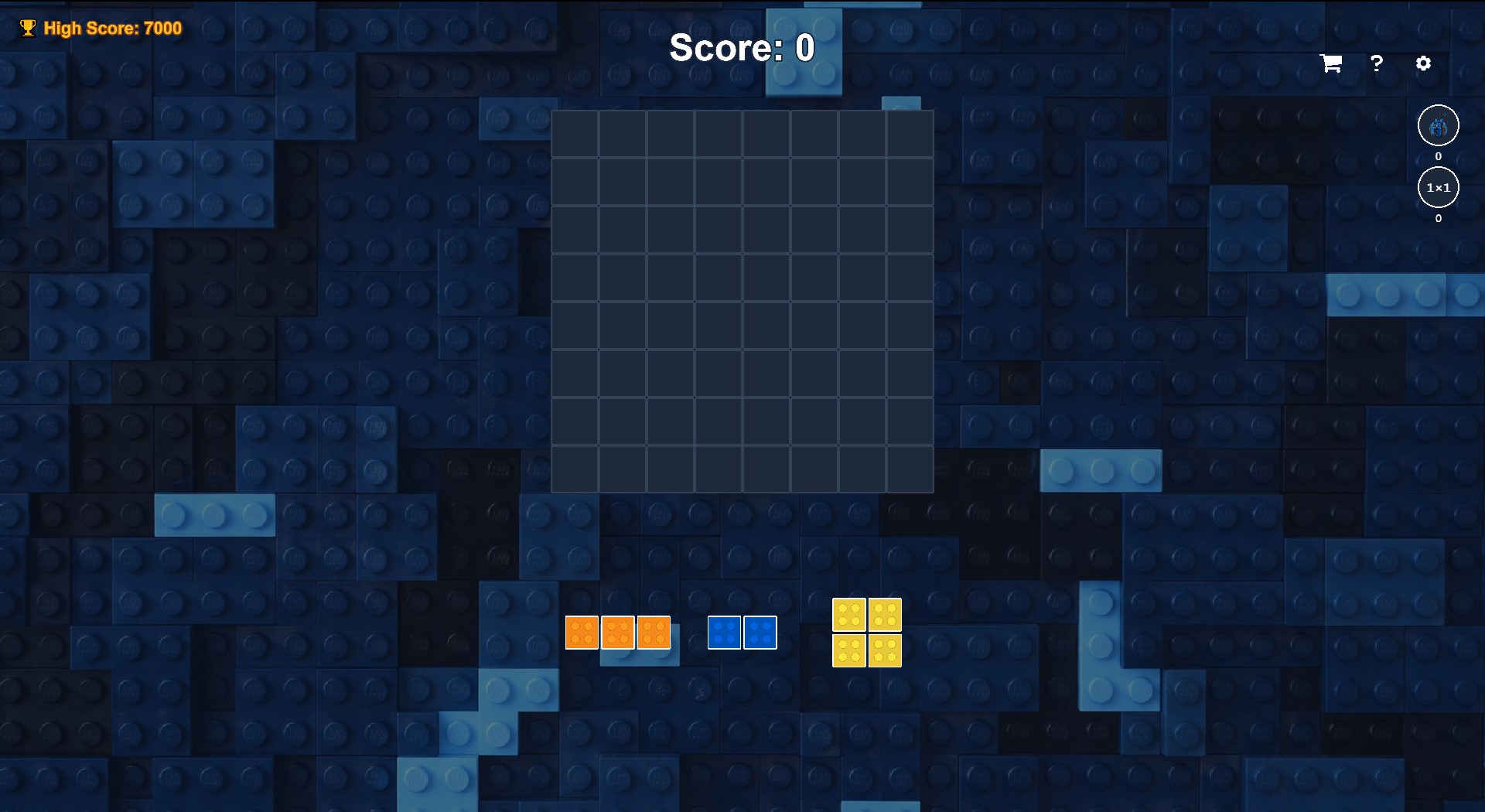
Task: Click the top-left stud of the yellow piece
Action: 849,615
